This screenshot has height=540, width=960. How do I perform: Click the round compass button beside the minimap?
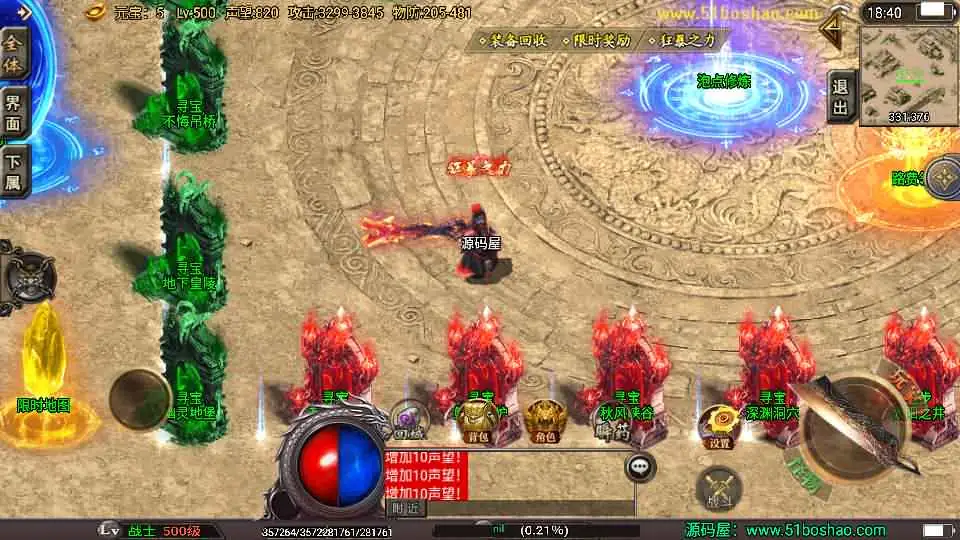(x=942, y=177)
